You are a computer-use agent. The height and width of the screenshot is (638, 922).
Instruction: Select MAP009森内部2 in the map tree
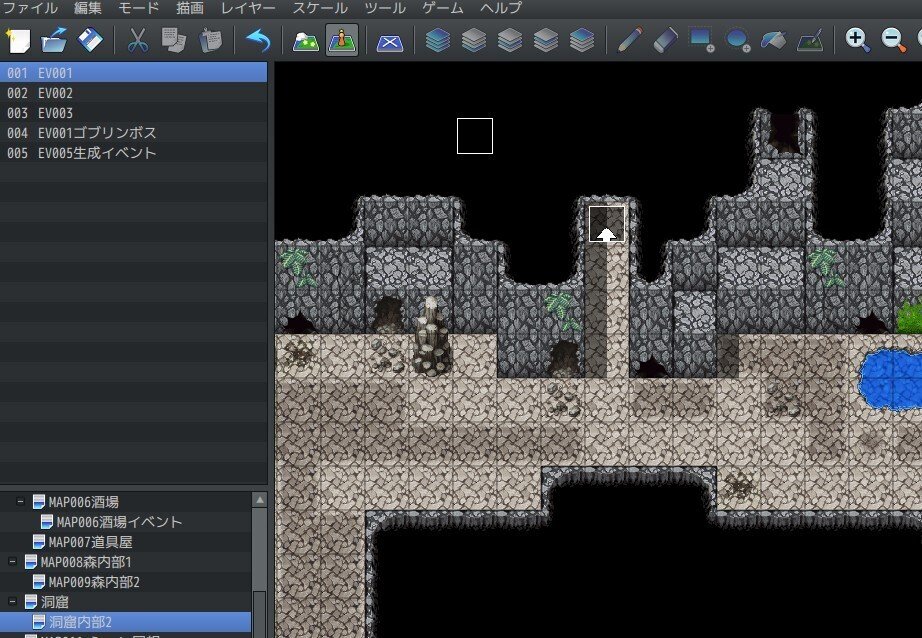95,582
